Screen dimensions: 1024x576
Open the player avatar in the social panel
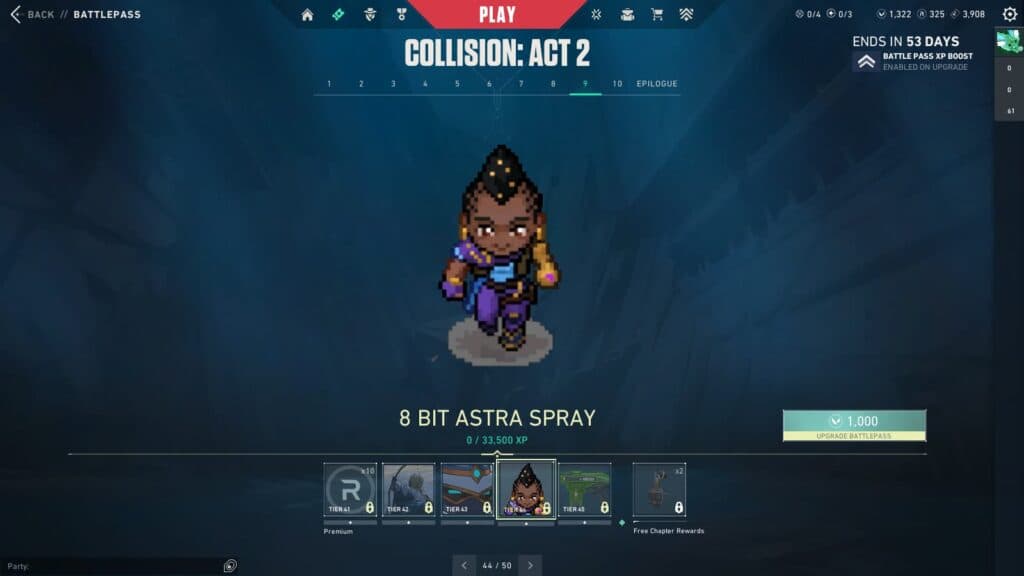pos(1008,41)
